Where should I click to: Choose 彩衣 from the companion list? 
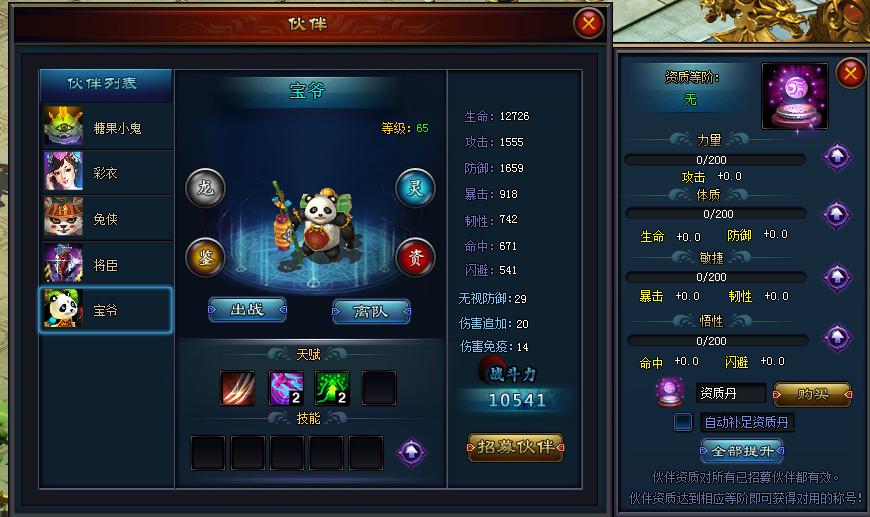coord(106,173)
